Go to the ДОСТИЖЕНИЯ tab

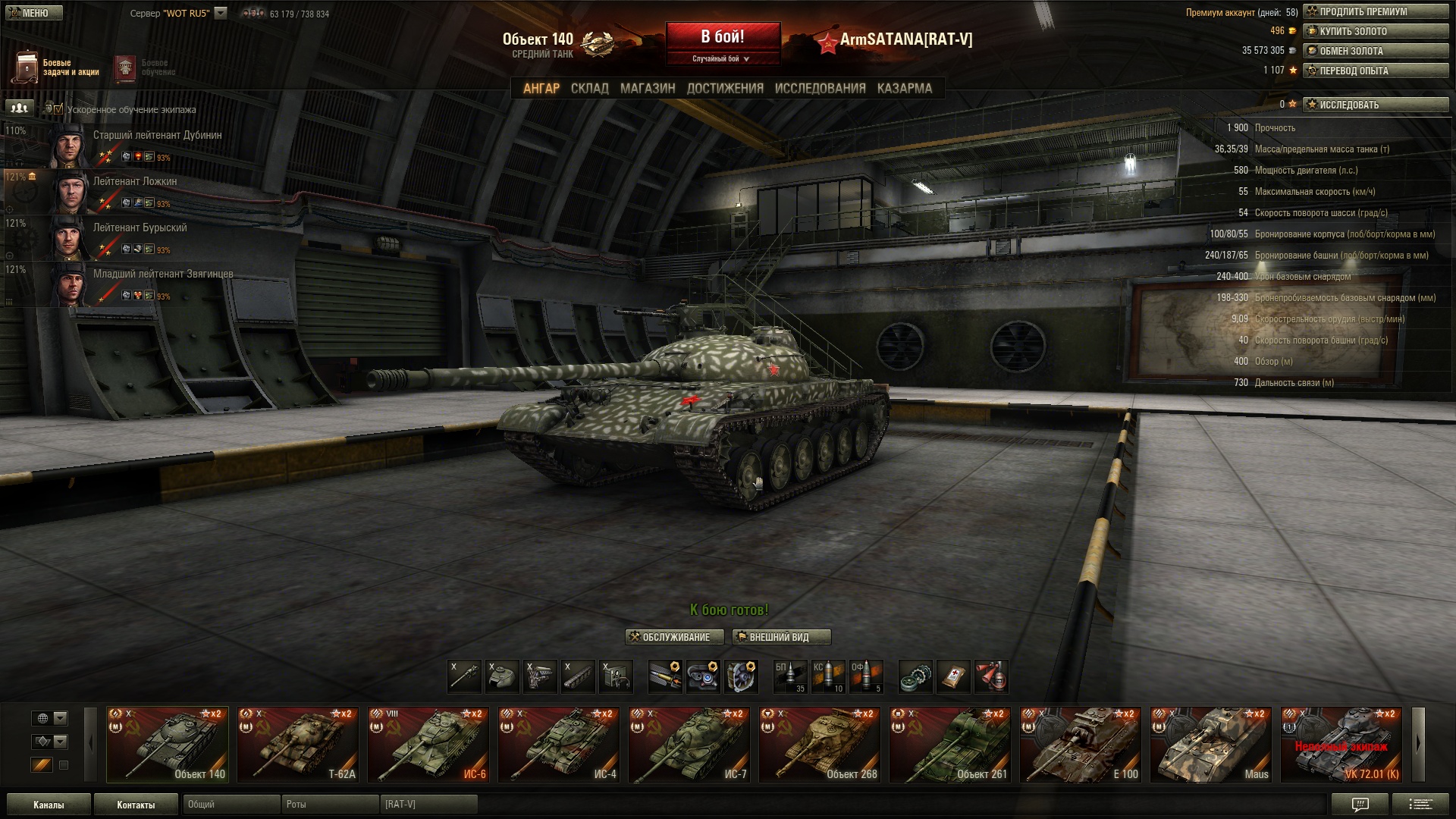coord(725,89)
